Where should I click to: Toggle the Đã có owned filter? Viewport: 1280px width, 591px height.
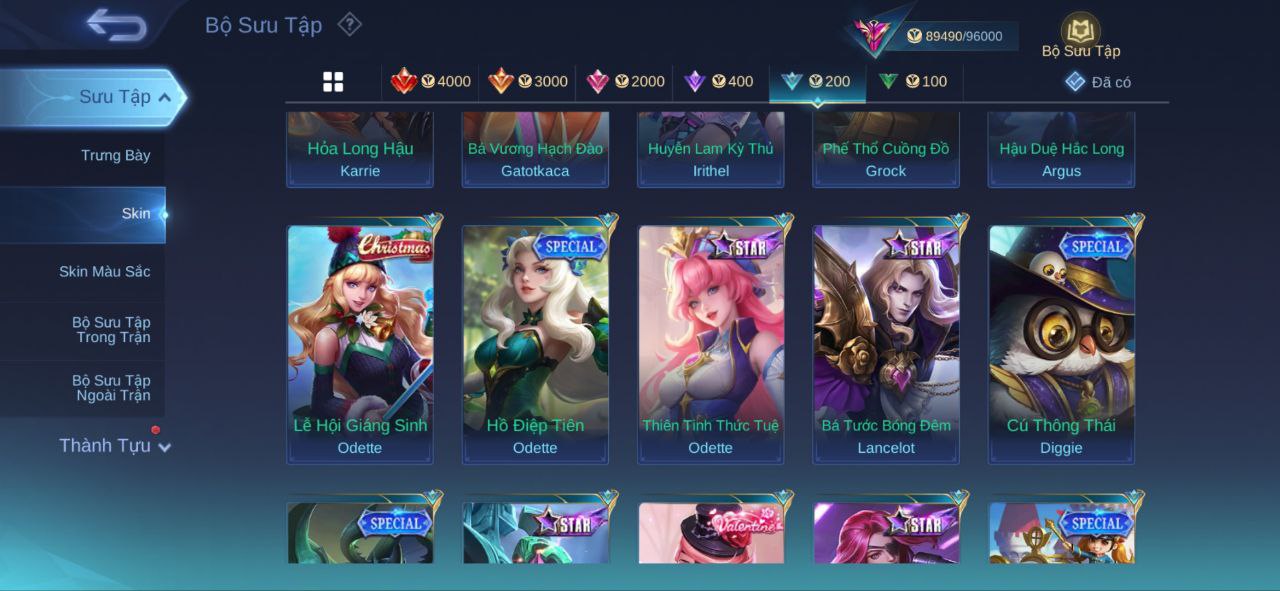(1098, 82)
